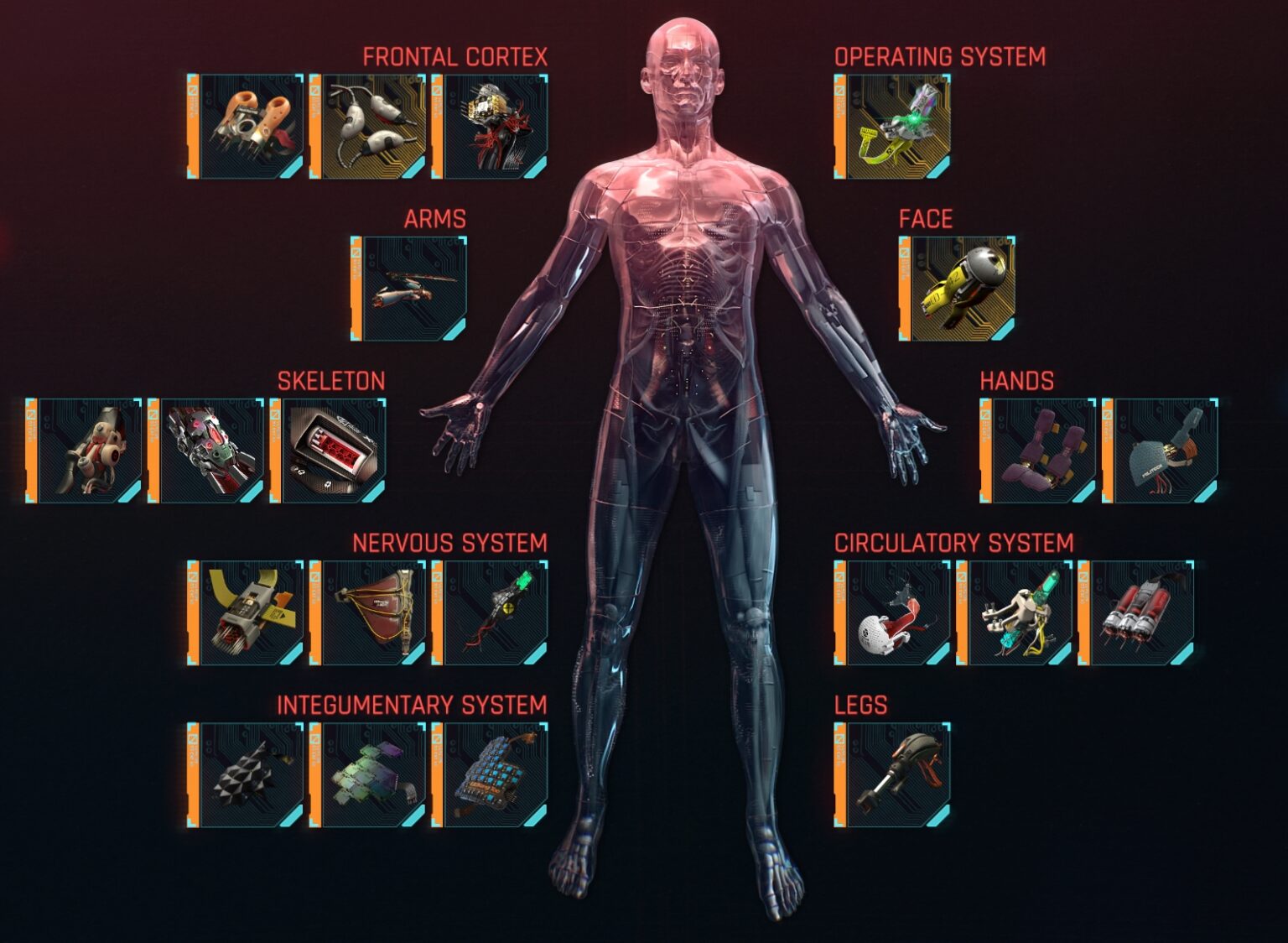Screen dimensions: 1288x943
Task: Click the CIRCULATORY SYSTEM section header
Action: [956, 541]
